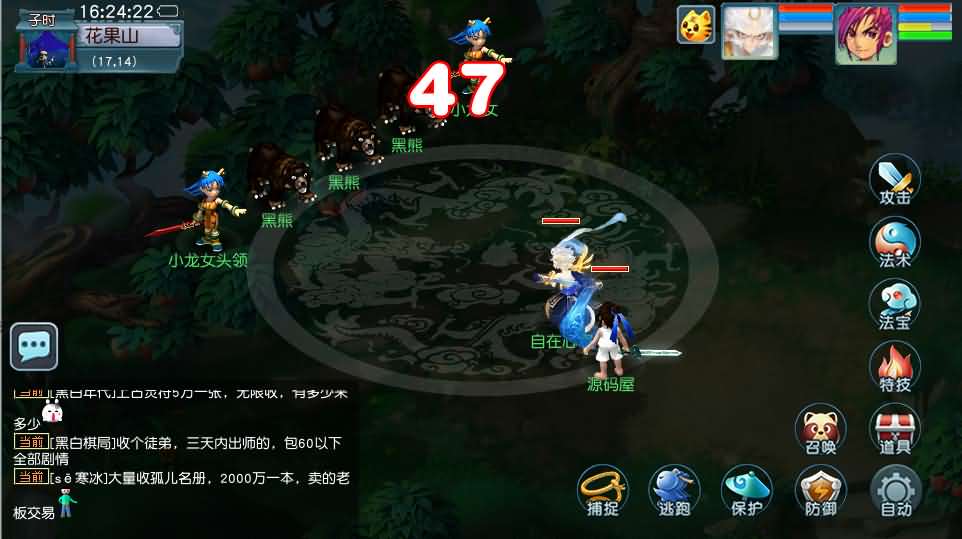Choose the 防御 defend command
Screen dimensions: 962x539
[x=820, y=492]
